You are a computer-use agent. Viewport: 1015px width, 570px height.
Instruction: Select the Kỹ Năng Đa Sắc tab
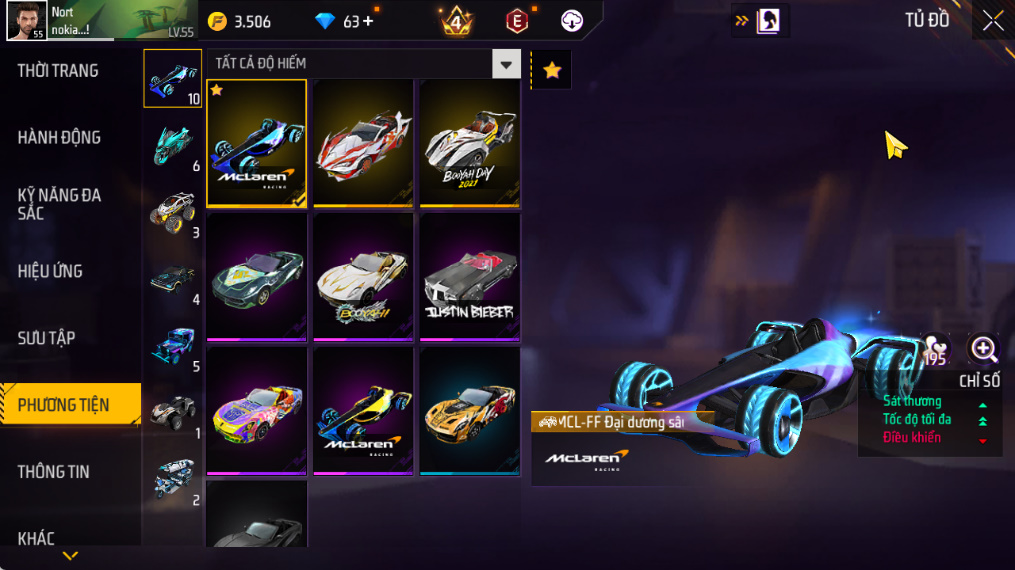tap(60, 204)
